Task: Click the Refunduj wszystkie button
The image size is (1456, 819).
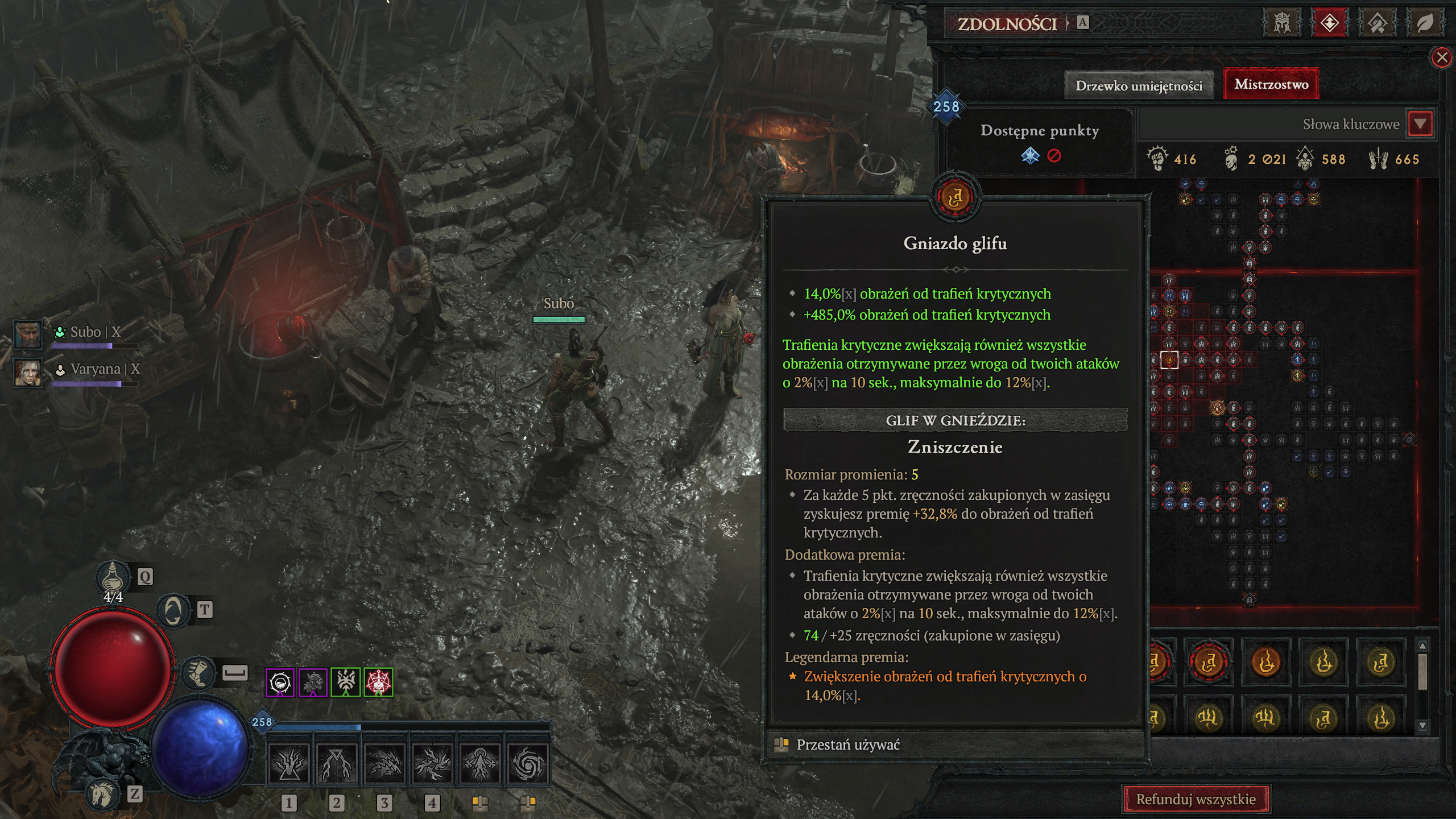Action: click(1196, 799)
